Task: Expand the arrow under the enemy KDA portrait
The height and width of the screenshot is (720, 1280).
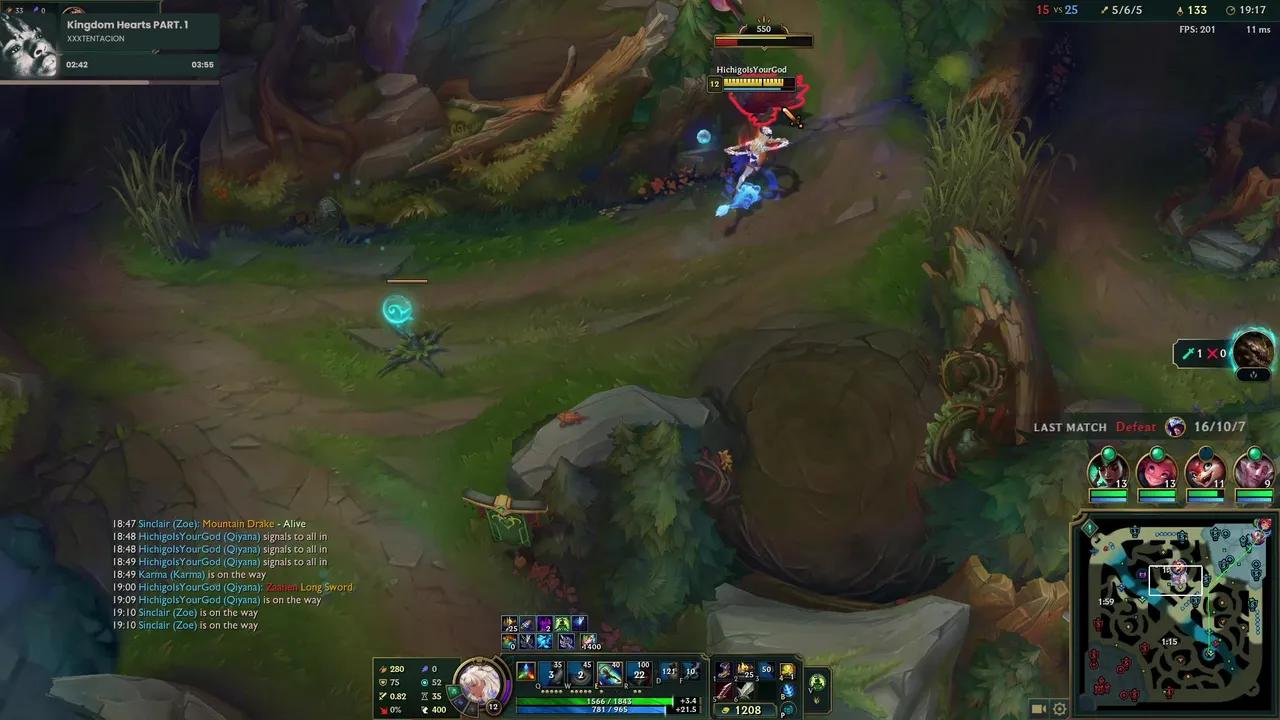Action: click(x=1253, y=375)
